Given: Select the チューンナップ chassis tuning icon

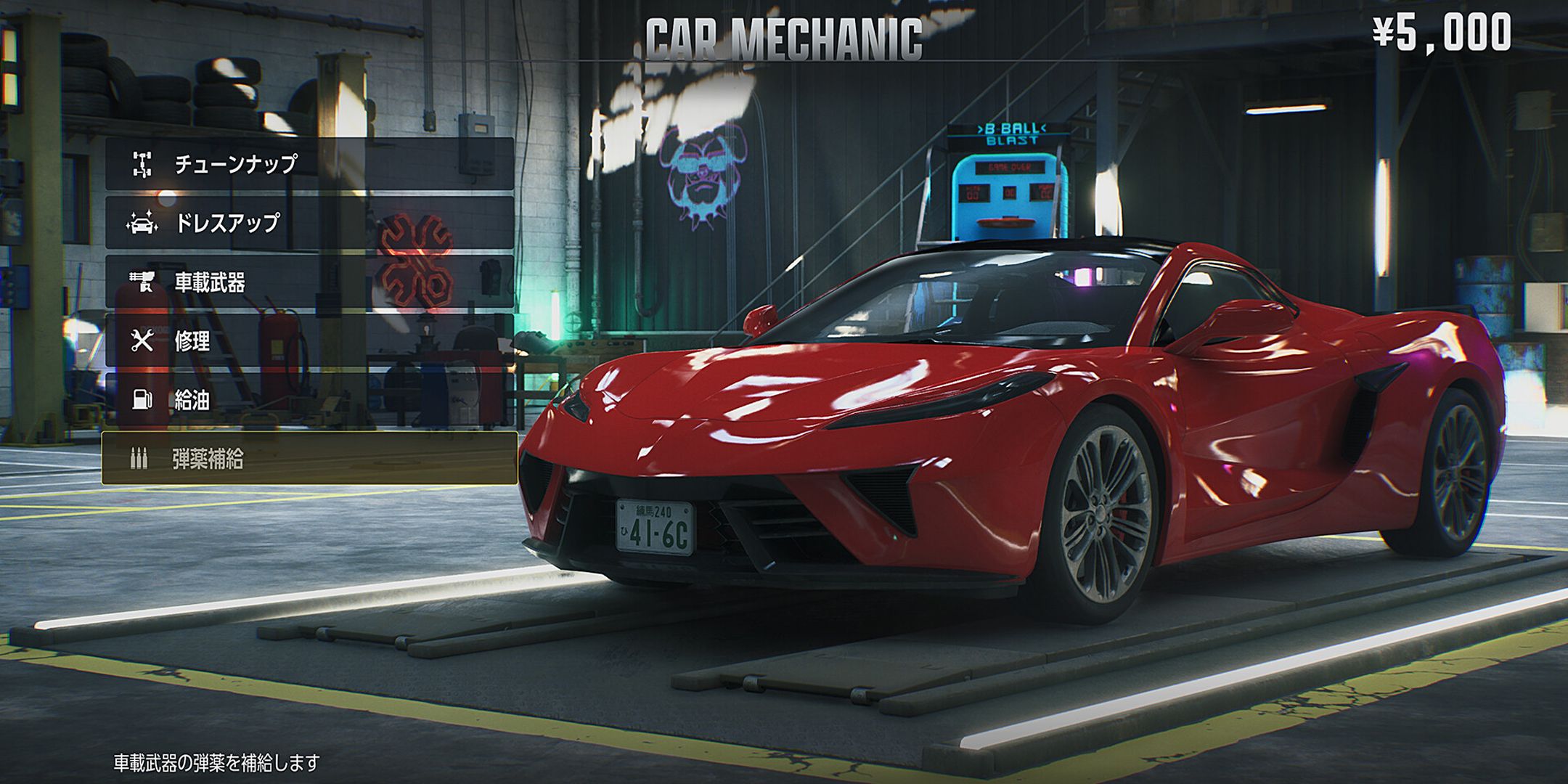Looking at the screenshot, I should tap(142, 165).
